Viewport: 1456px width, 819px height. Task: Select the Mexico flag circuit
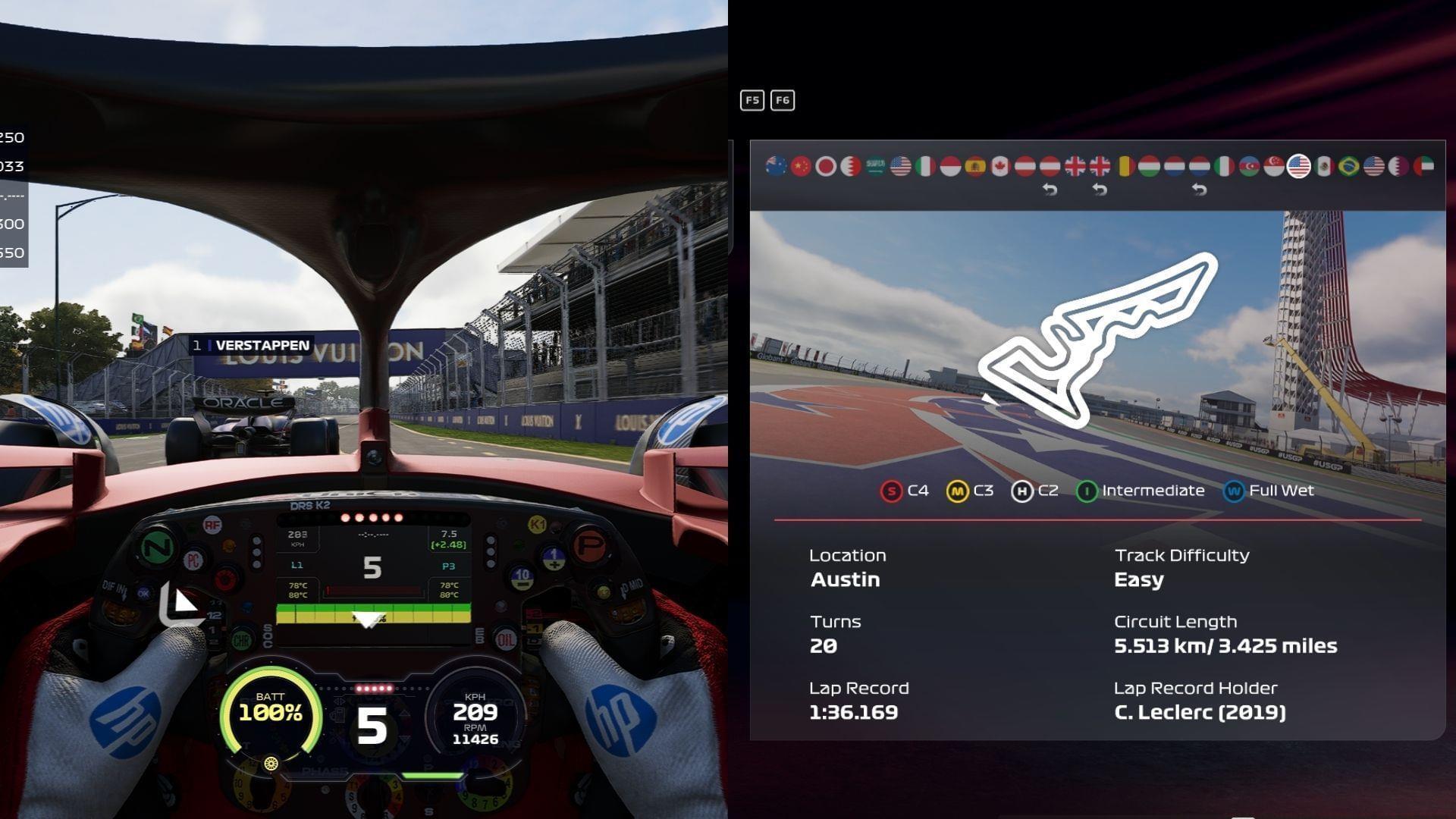tap(1324, 166)
